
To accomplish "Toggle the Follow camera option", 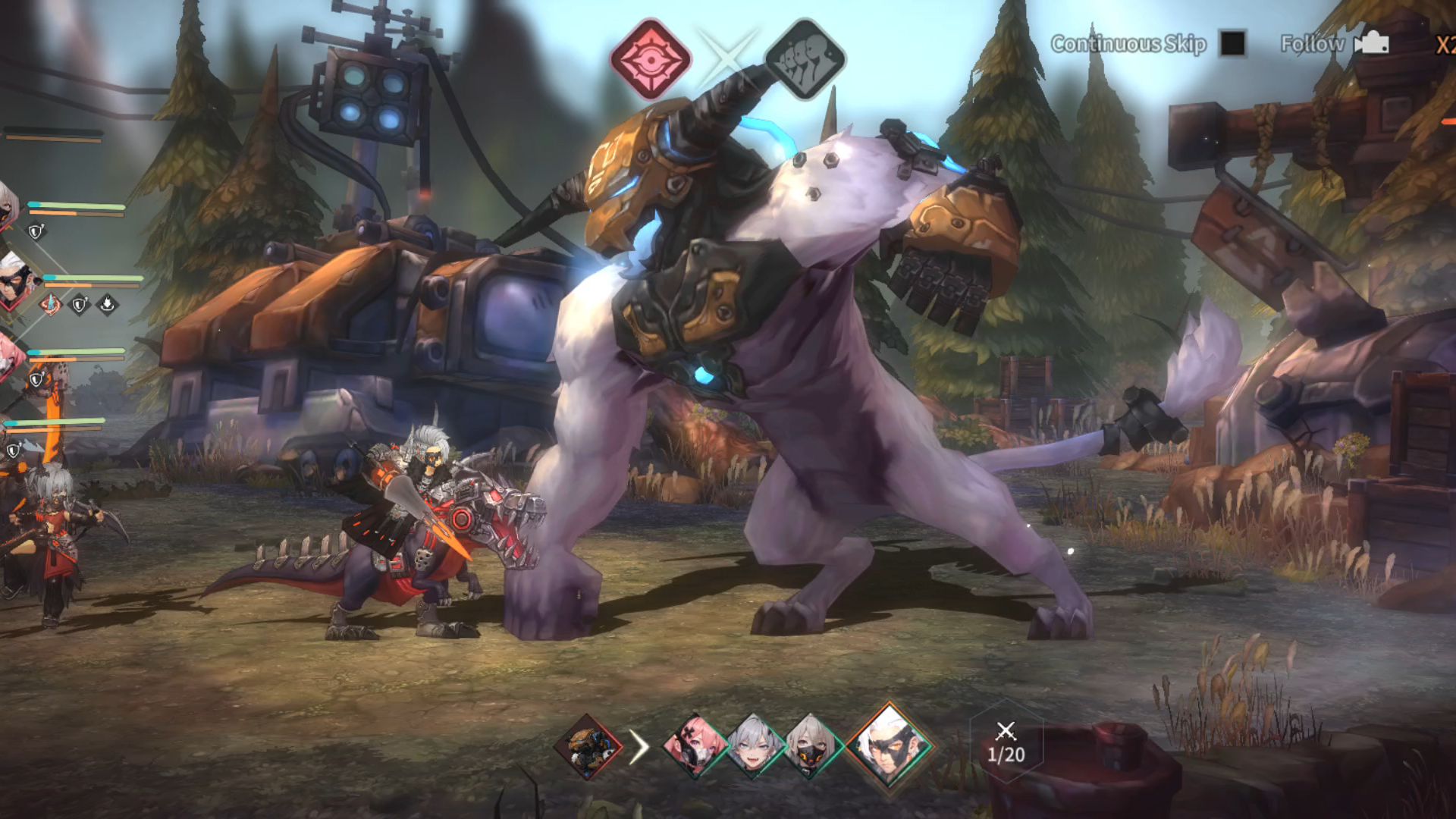I will (x=1371, y=43).
